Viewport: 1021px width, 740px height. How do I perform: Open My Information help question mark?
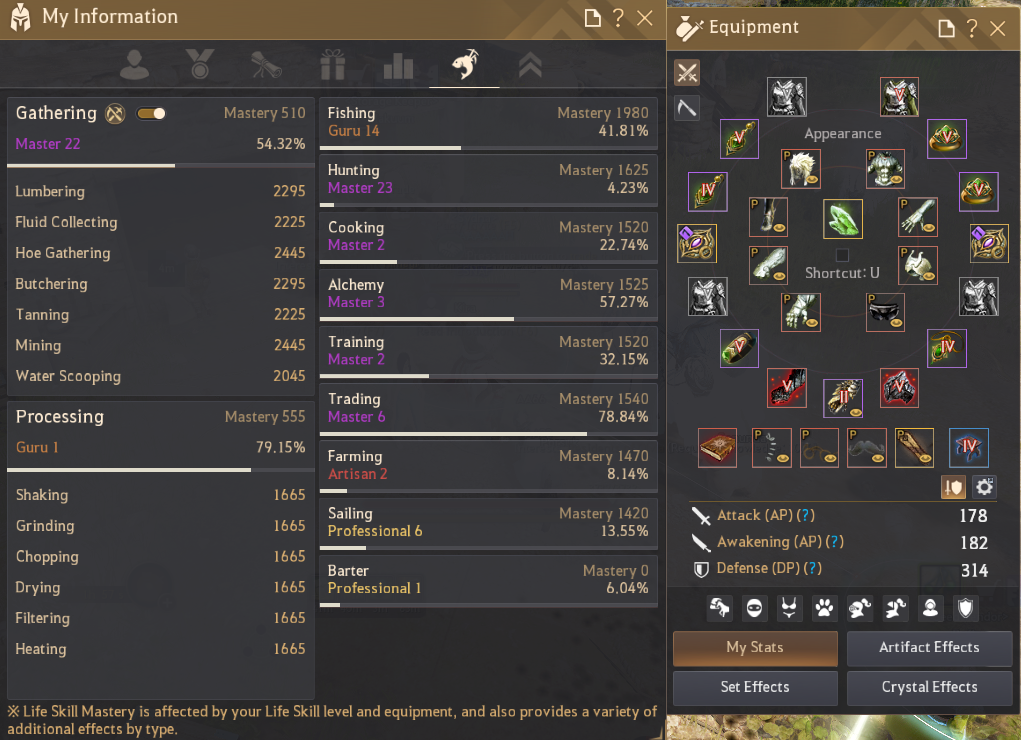coord(619,18)
